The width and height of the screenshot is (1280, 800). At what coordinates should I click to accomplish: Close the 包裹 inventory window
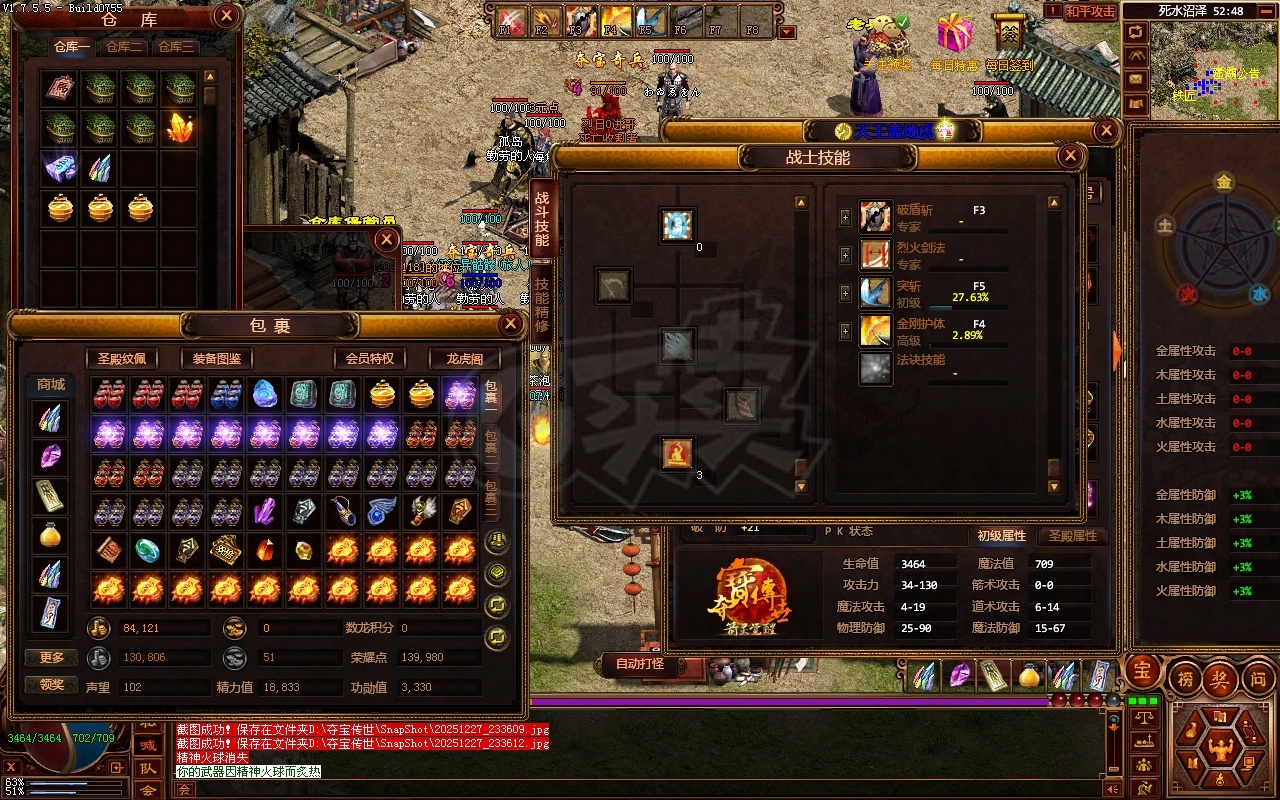click(510, 324)
